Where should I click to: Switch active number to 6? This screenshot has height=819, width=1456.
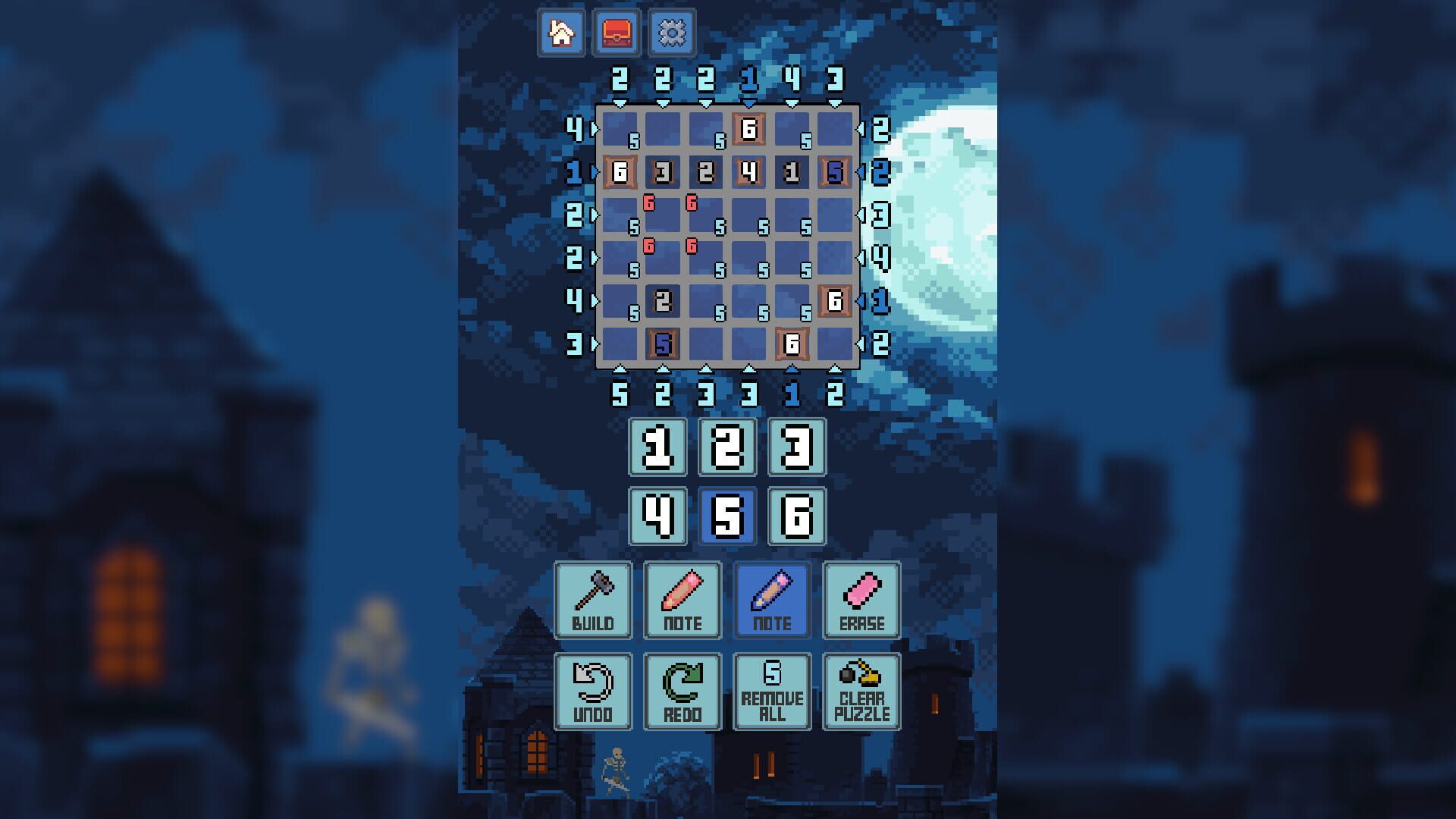[x=797, y=516]
